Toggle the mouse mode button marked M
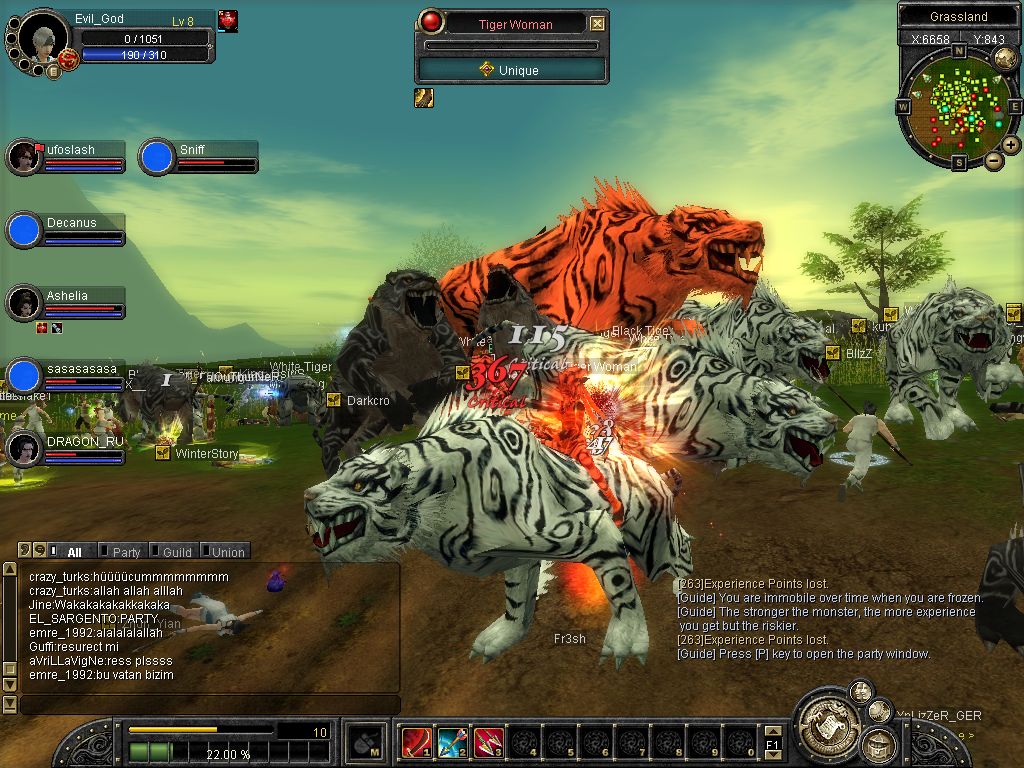 (365, 742)
